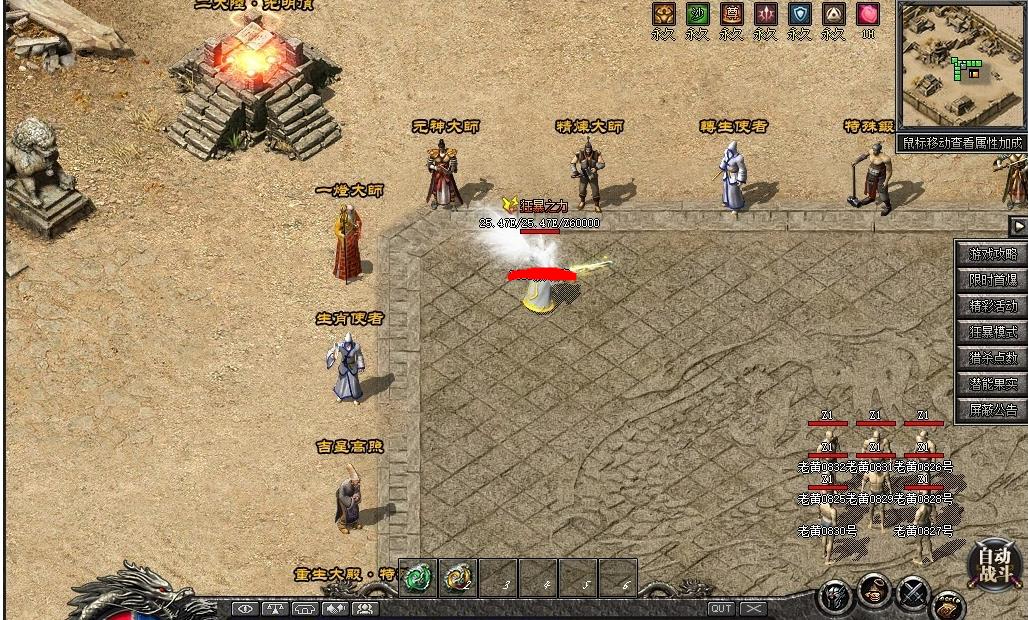
Task: Click the pink heart buff icon
Action: (x=867, y=14)
